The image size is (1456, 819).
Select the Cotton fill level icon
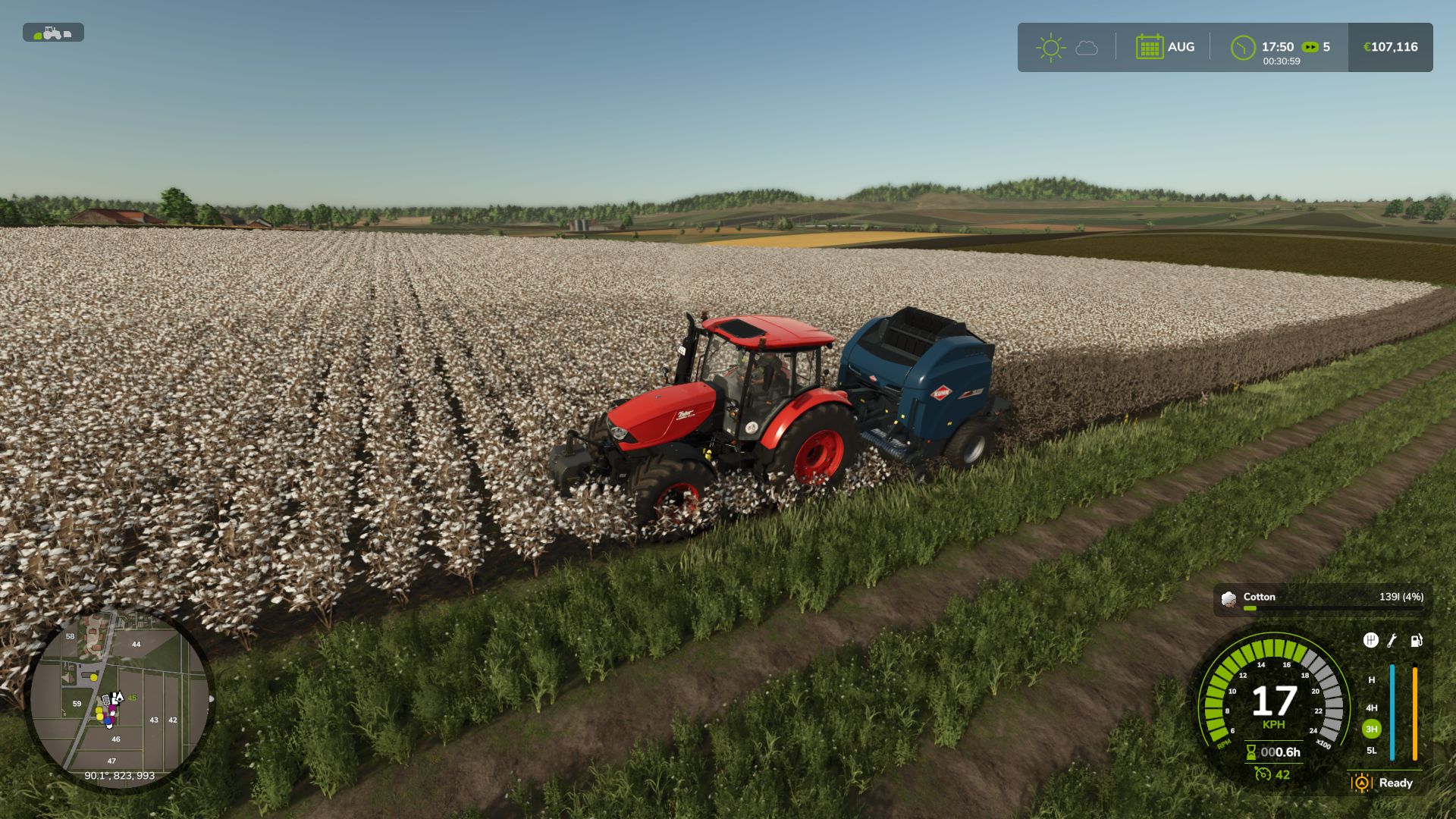[x=1228, y=599]
